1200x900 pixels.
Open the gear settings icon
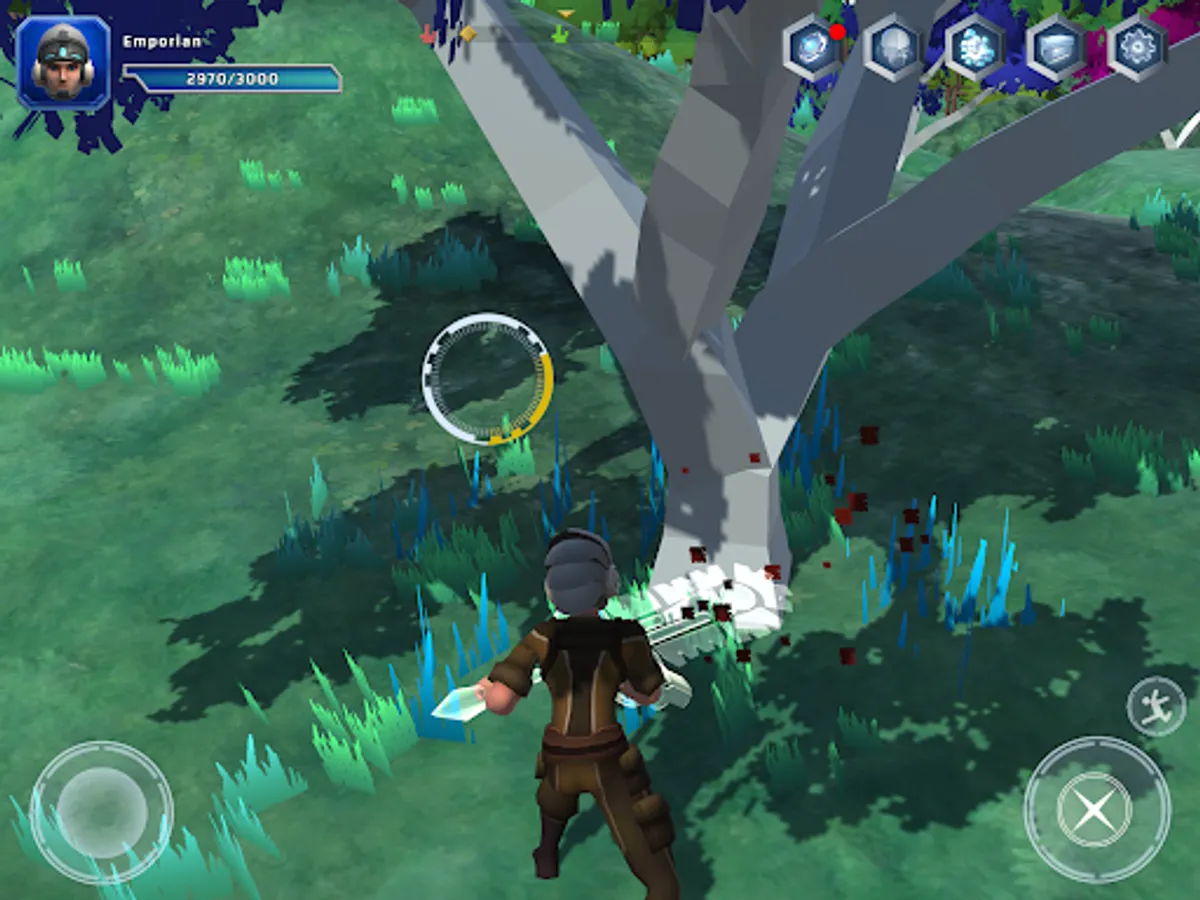point(1138,48)
